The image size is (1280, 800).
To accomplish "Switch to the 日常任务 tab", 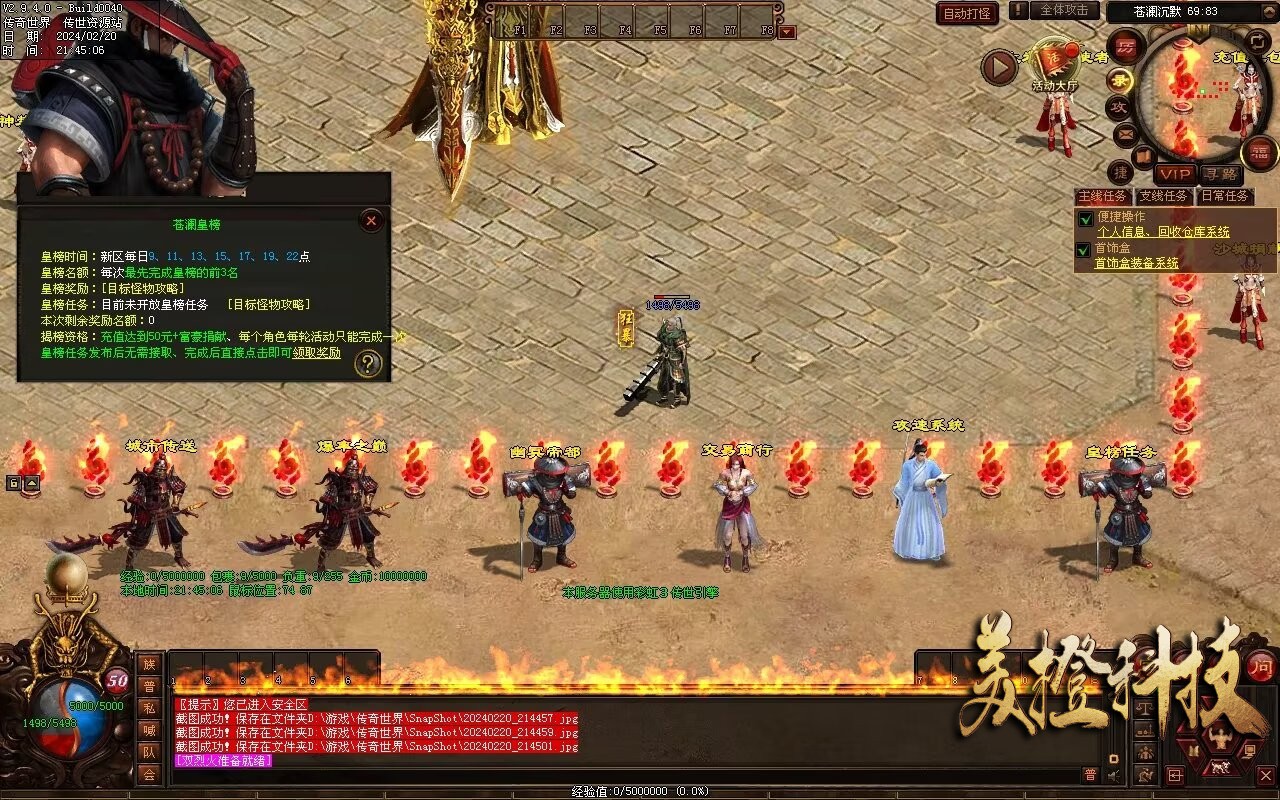I will coord(1225,196).
